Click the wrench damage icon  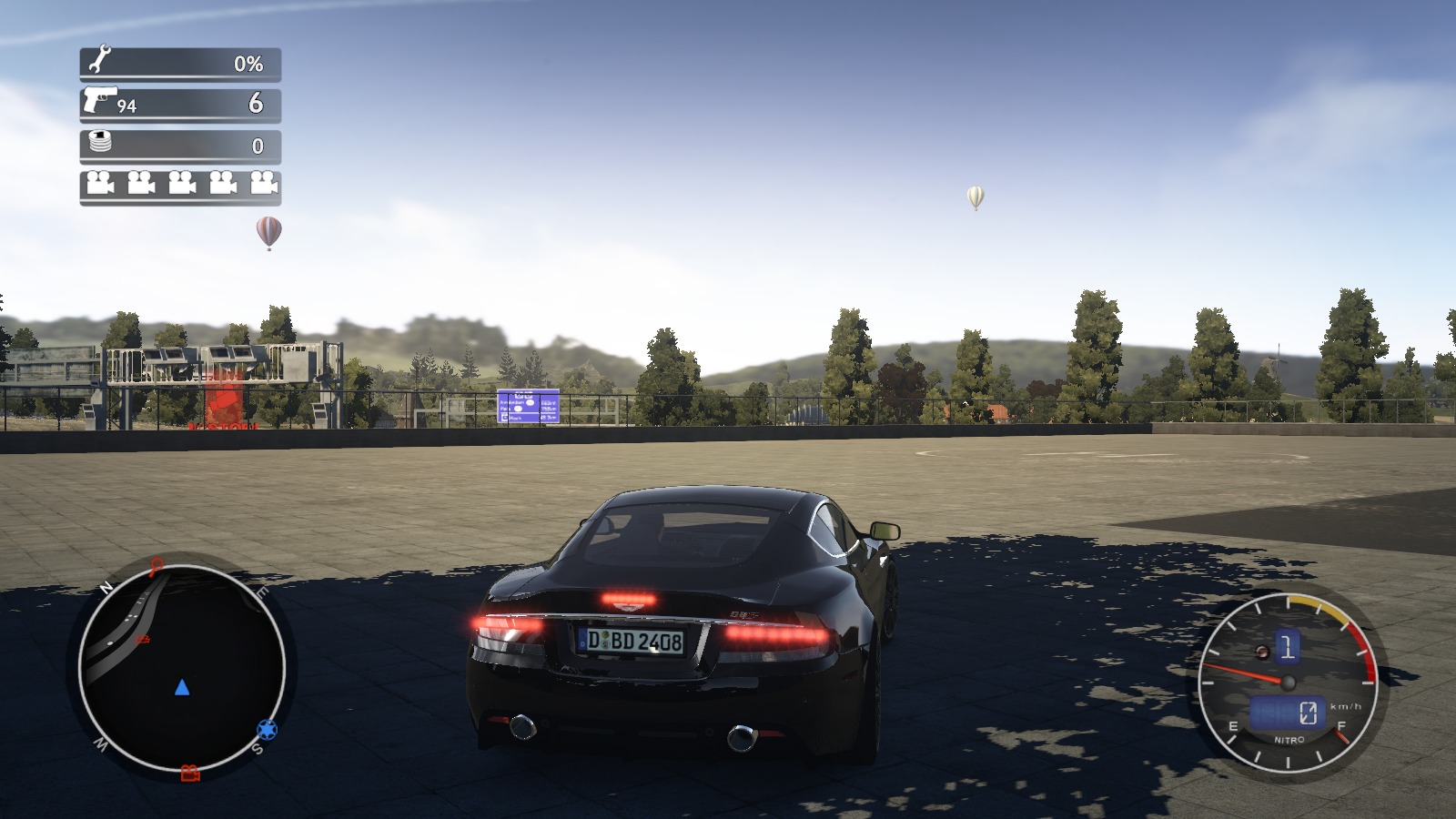[98, 61]
